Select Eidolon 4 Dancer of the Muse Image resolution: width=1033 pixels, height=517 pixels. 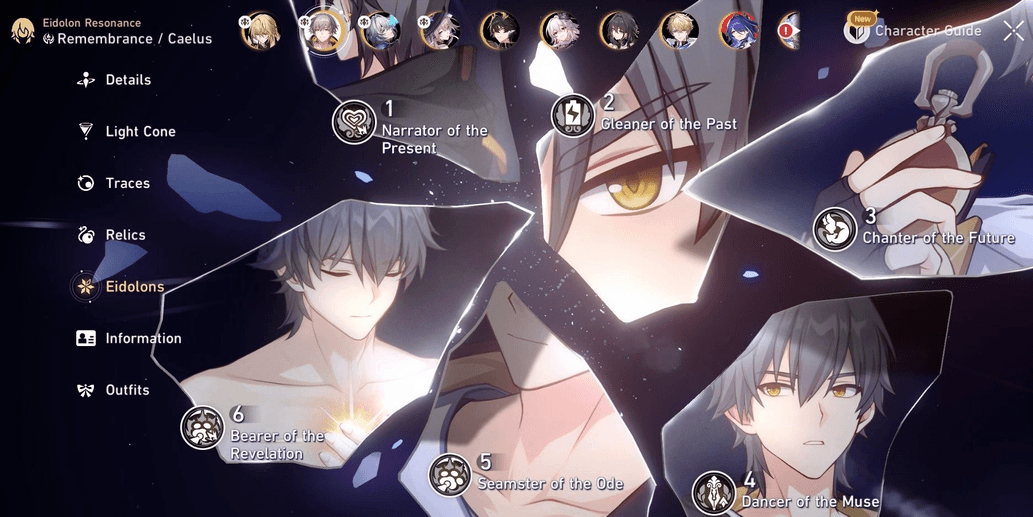tap(714, 492)
